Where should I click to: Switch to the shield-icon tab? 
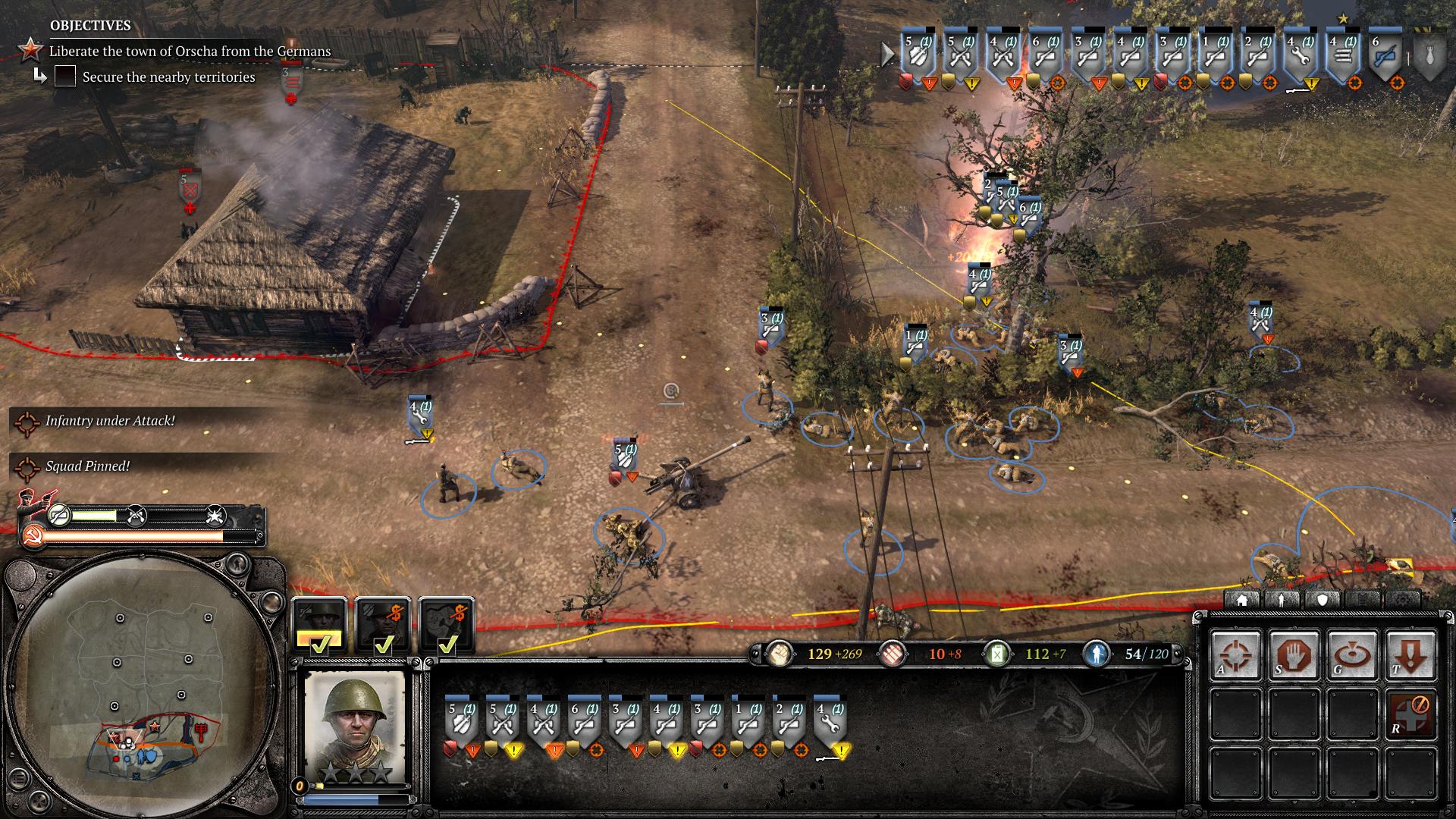[x=1323, y=600]
